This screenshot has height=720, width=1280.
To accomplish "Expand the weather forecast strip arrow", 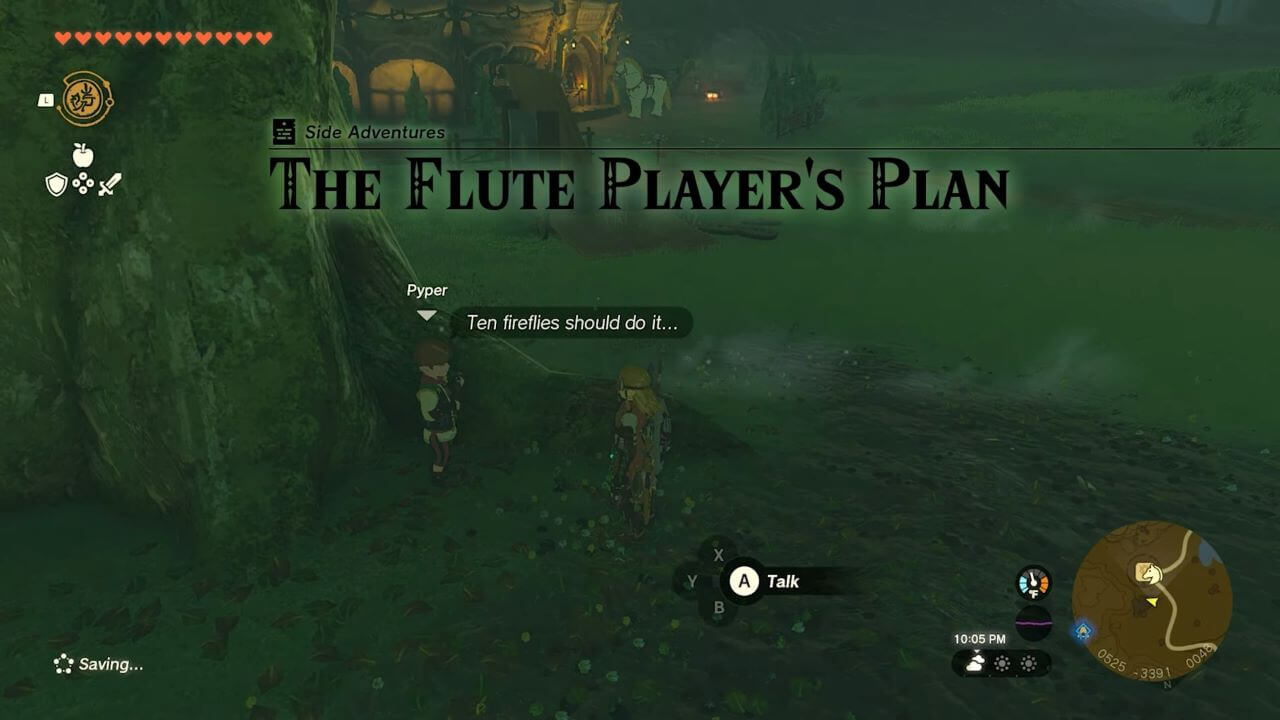I will click(x=977, y=650).
